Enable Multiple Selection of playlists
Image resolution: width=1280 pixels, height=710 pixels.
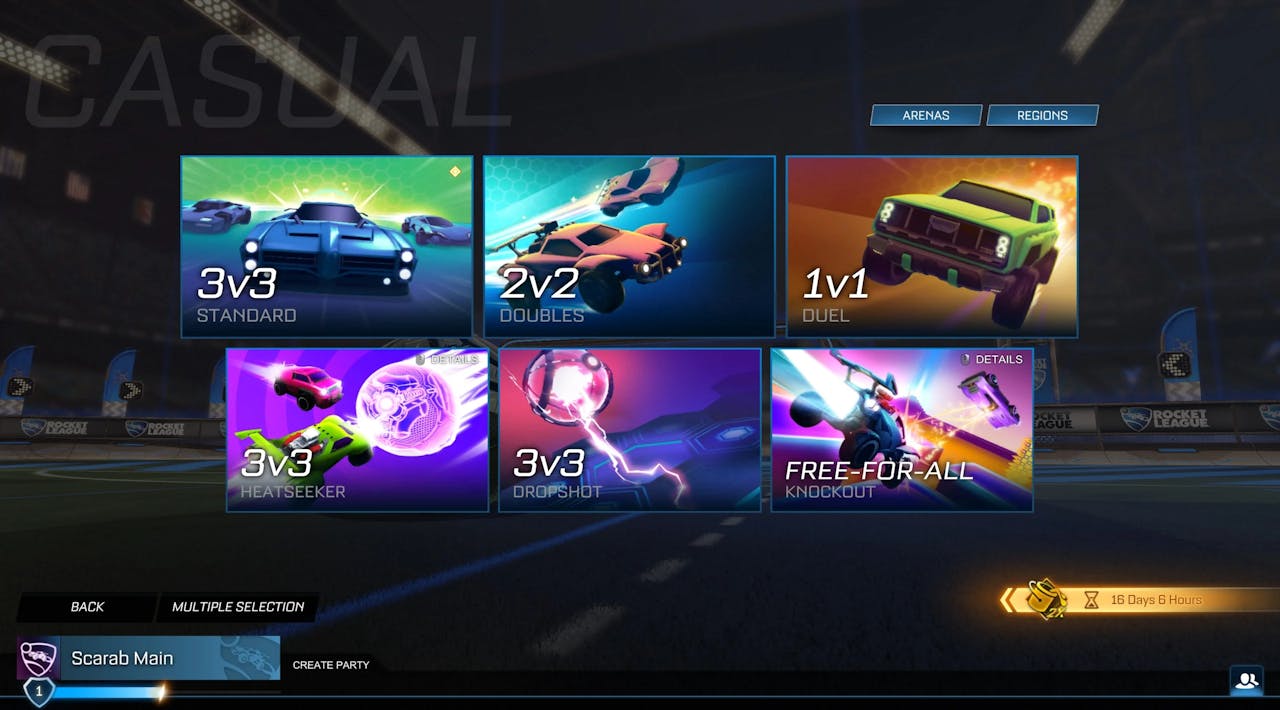238,607
